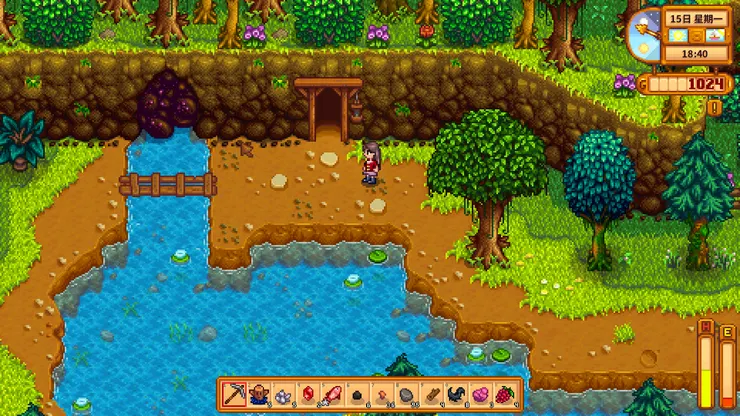
Task: Pick the wood log hotbar slot
Action: 431,393
